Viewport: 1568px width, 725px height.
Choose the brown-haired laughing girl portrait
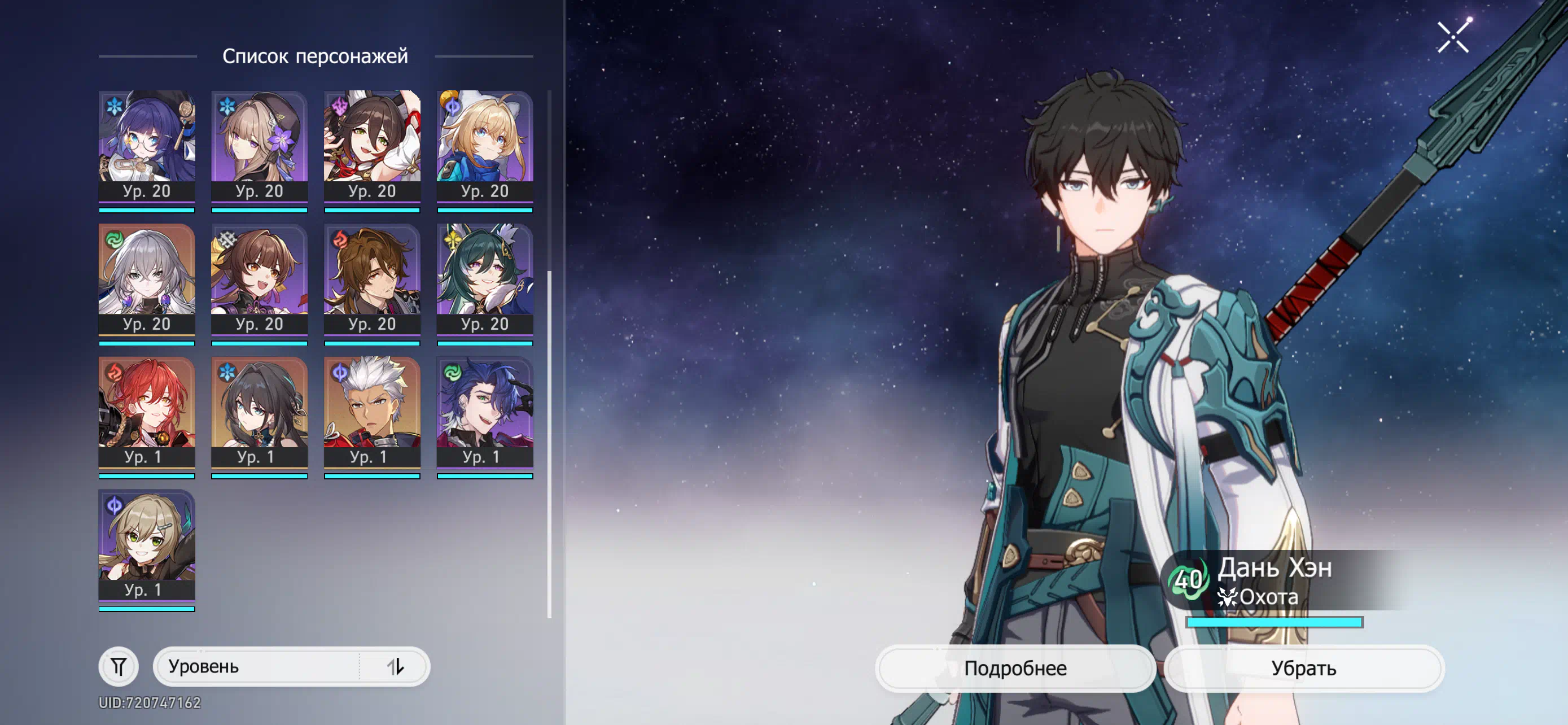(259, 279)
